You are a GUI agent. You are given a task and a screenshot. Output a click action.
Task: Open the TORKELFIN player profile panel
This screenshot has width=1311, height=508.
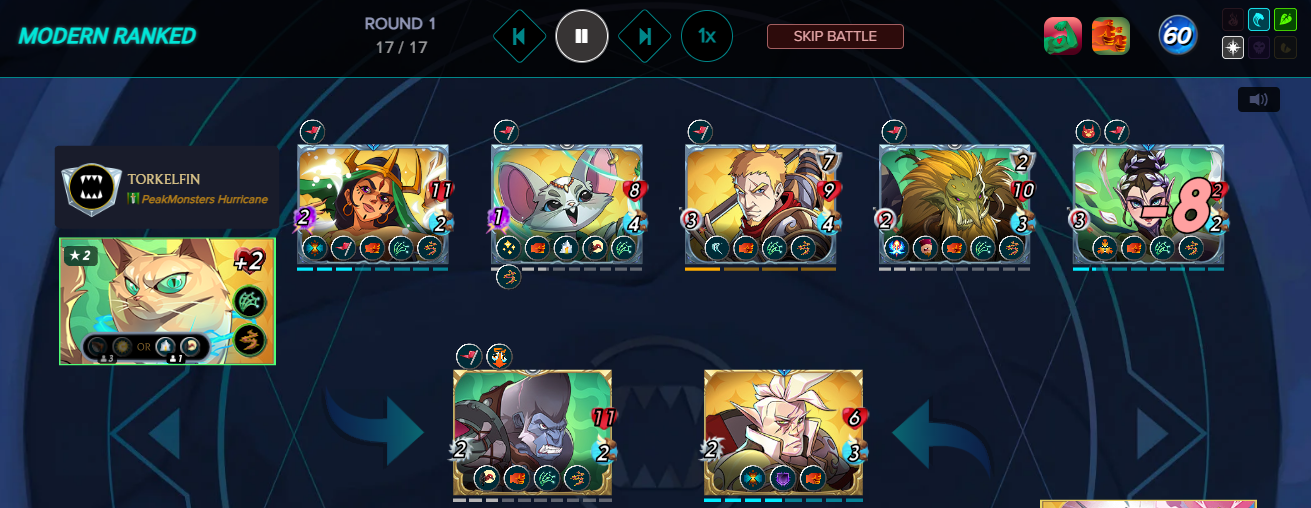coord(167,187)
